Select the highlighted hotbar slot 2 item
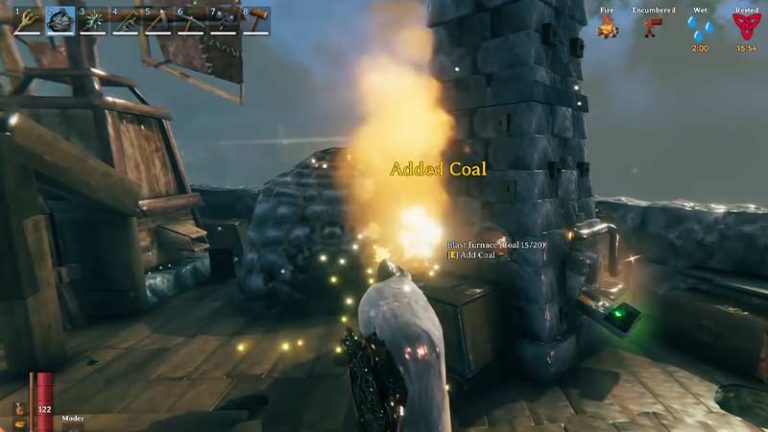 coord(60,21)
